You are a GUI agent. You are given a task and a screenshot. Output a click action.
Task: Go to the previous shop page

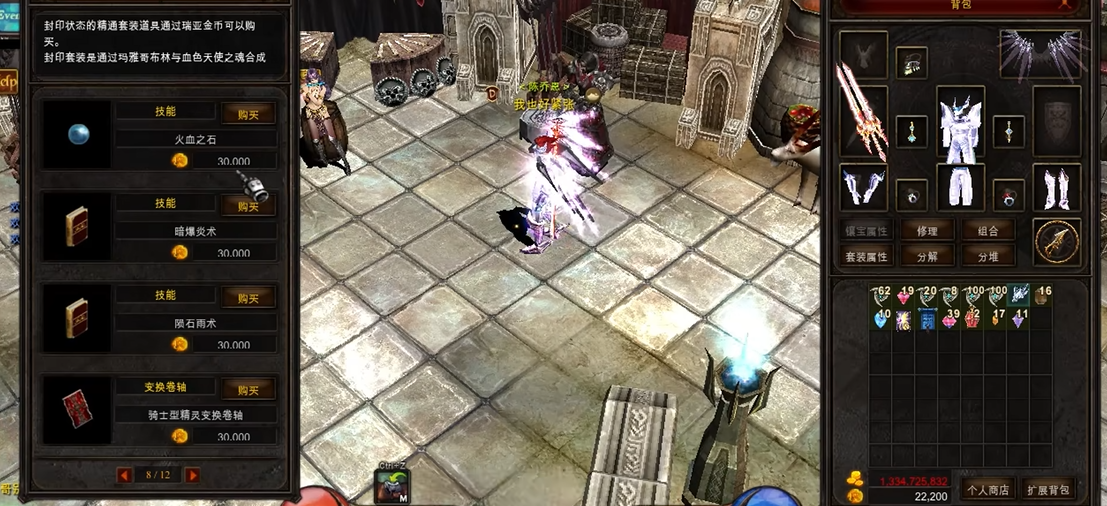point(125,475)
